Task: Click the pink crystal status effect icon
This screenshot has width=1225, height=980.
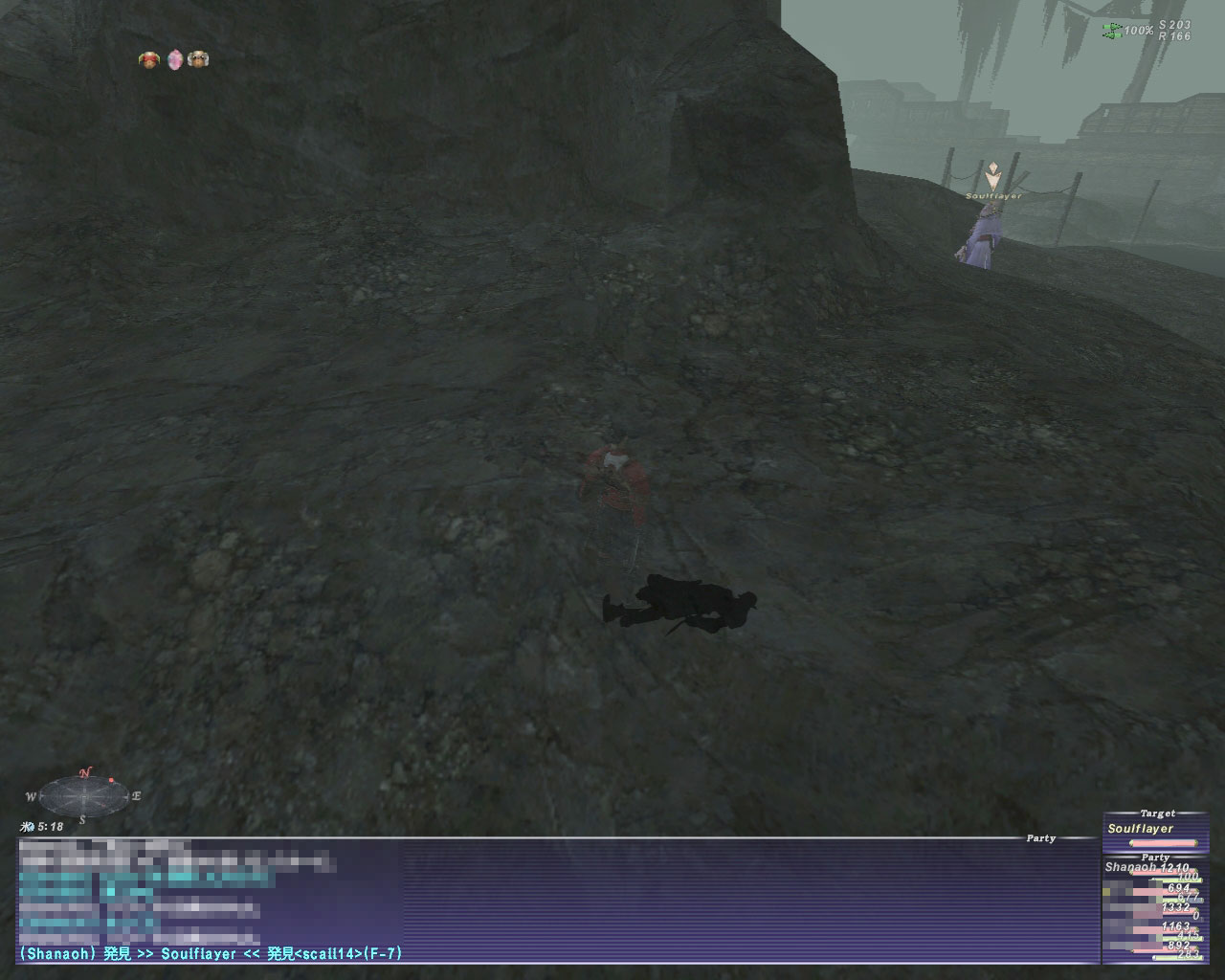Action: 174,60
